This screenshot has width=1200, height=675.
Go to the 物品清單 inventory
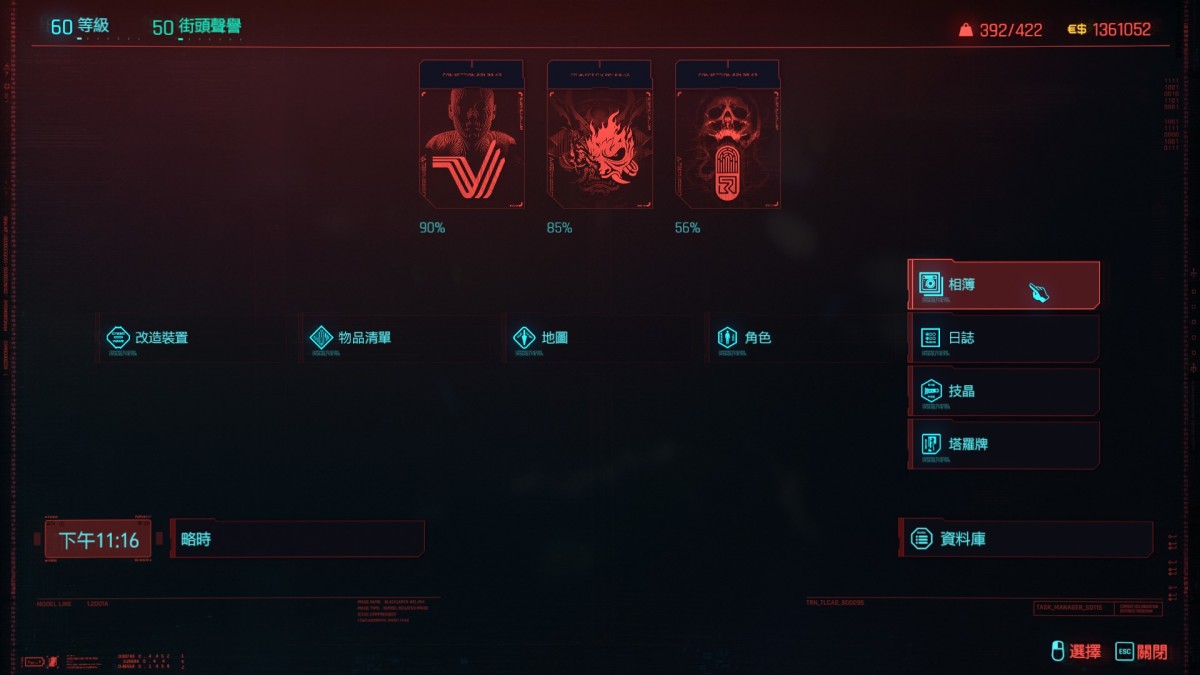tap(363, 338)
